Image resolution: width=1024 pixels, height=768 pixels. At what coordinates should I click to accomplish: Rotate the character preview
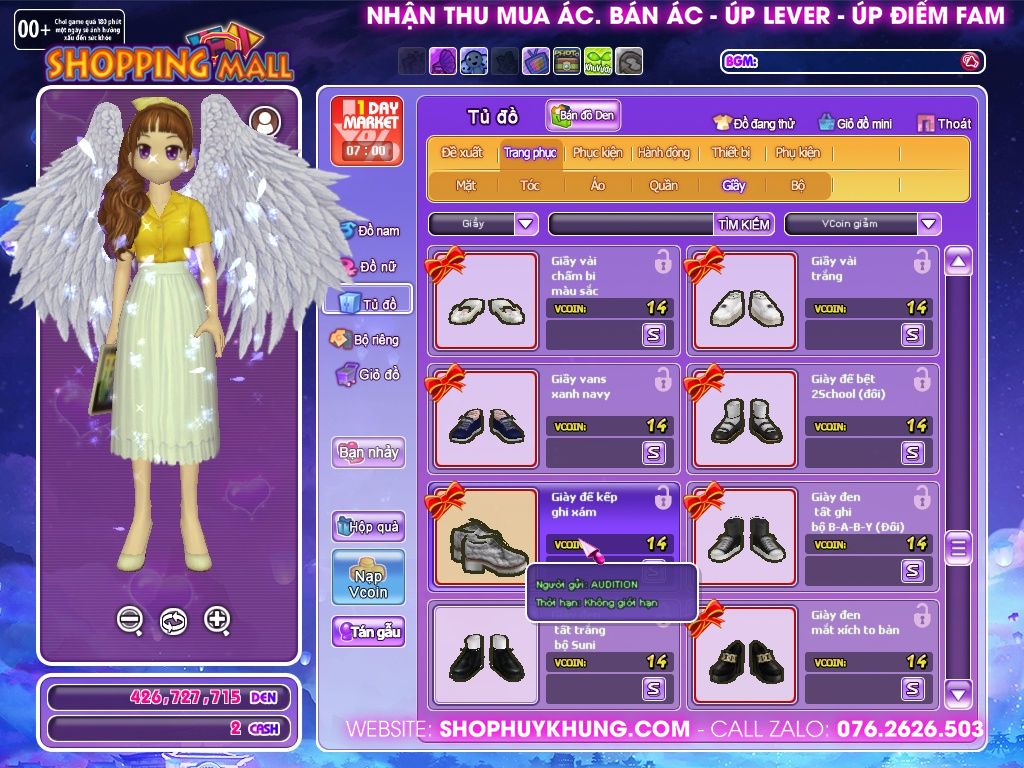[173, 621]
